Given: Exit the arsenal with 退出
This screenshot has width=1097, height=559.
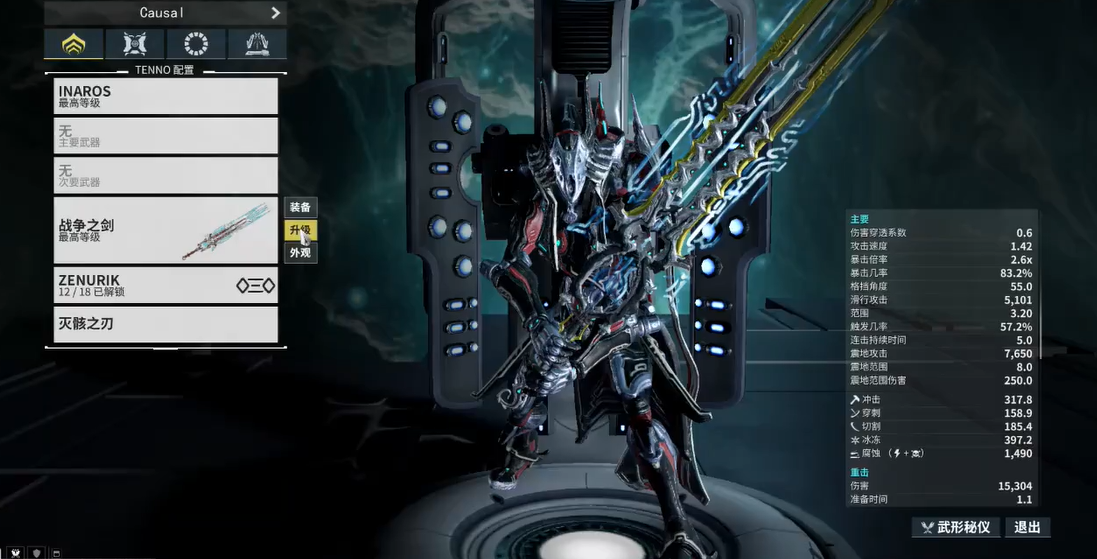Looking at the screenshot, I should [1027, 527].
